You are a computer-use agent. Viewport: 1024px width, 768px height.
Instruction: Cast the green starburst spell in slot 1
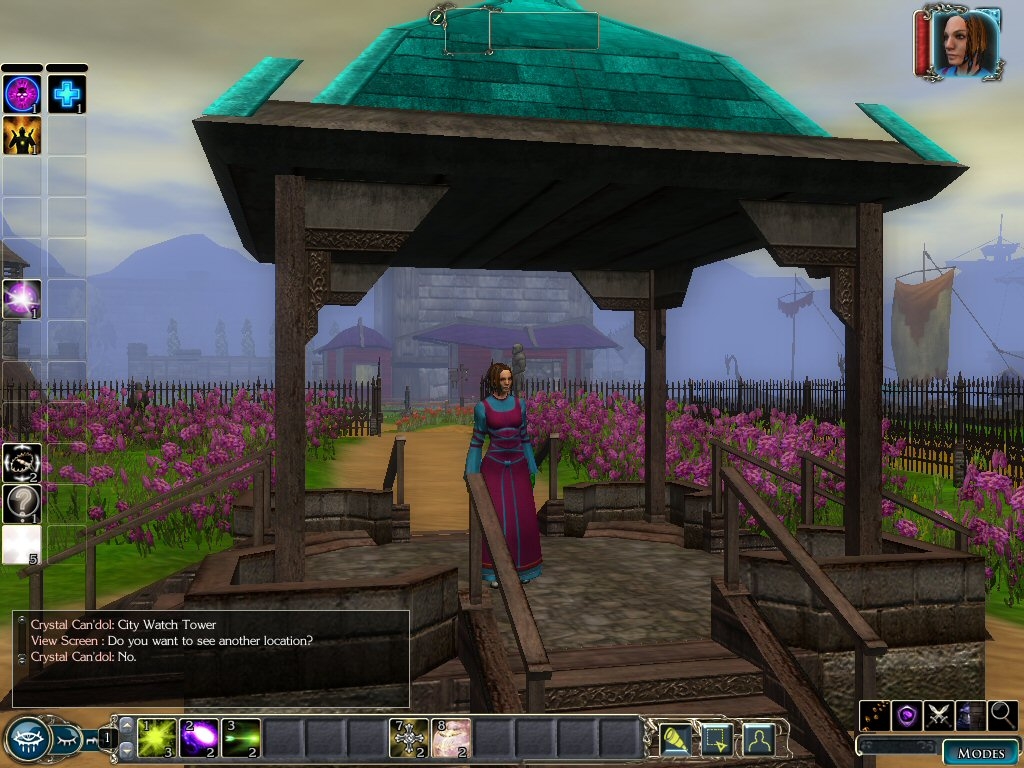pyautogui.click(x=156, y=738)
